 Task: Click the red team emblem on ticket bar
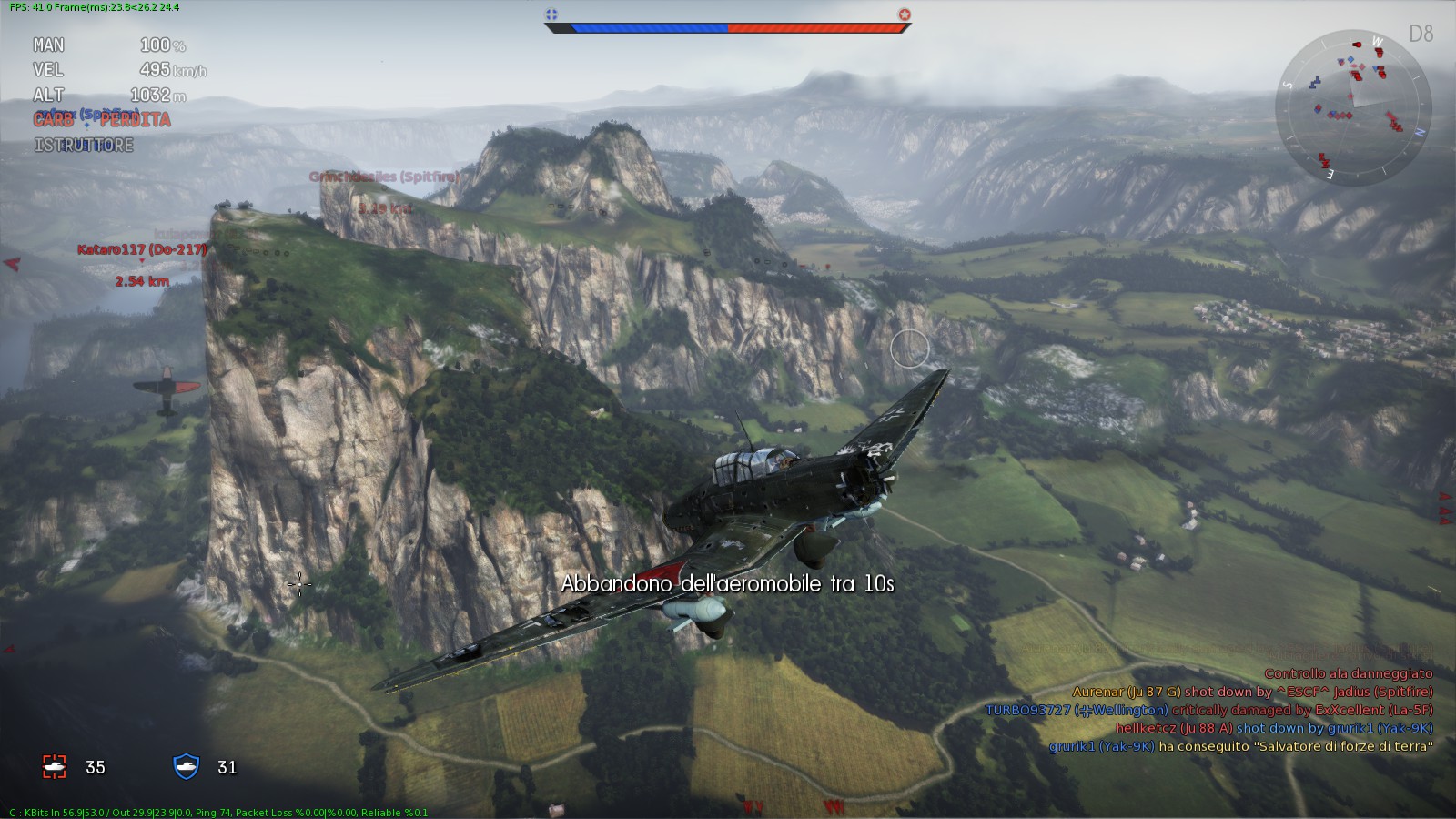click(x=904, y=15)
